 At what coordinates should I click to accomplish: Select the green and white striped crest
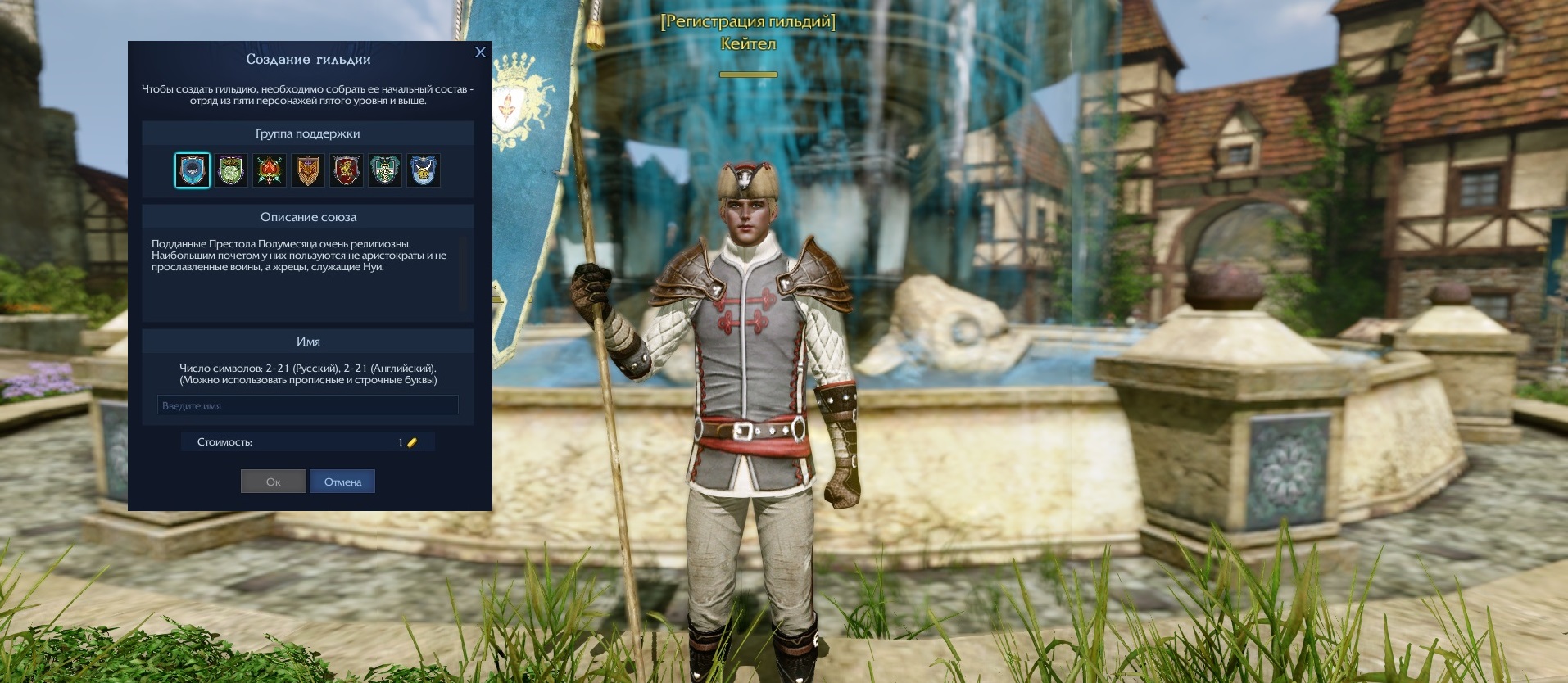[385, 170]
